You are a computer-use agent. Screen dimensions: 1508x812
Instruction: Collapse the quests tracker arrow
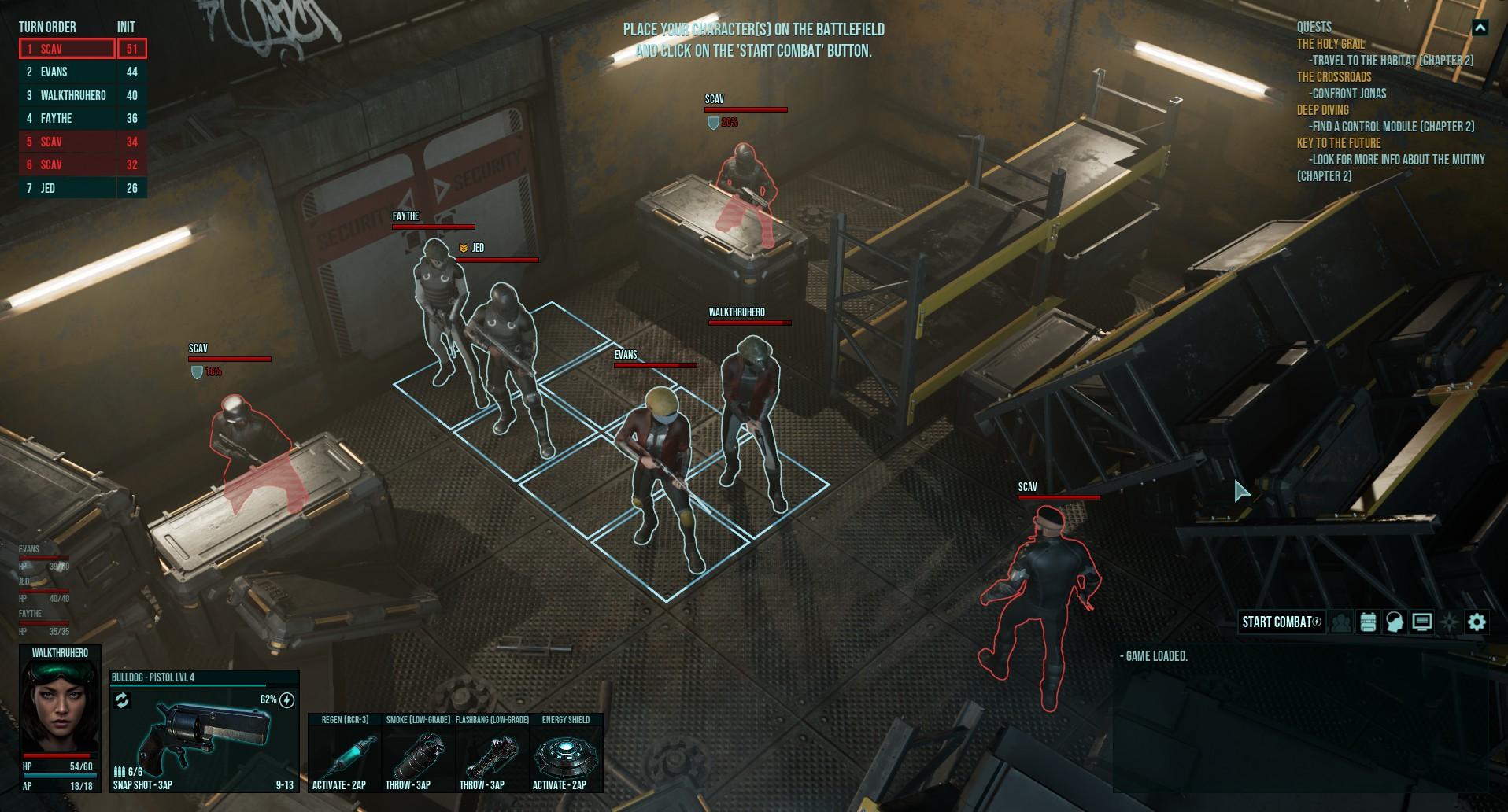1480,28
